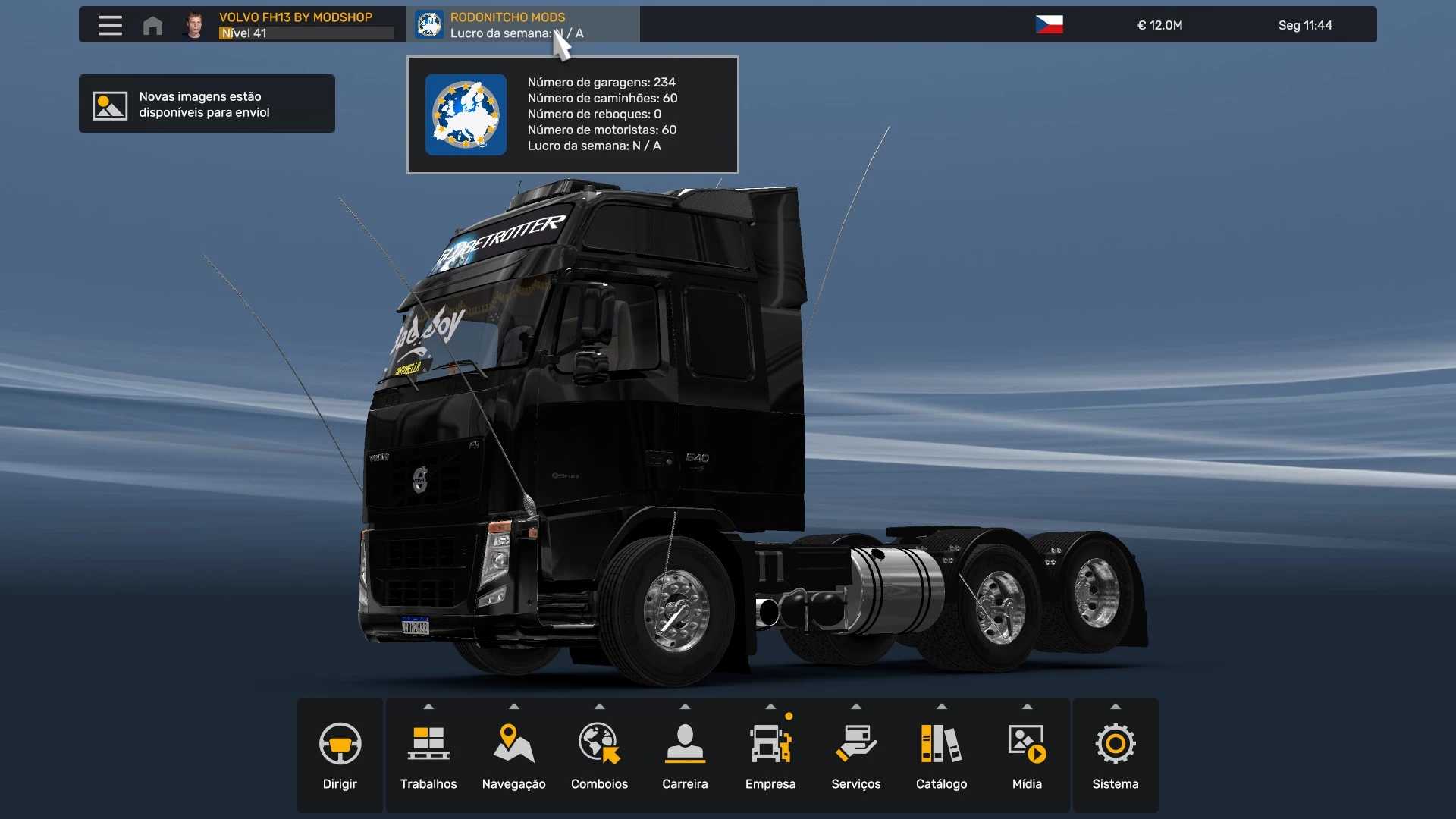Select the Comboios convoy menu
This screenshot has width=1456, height=819.
tap(599, 755)
